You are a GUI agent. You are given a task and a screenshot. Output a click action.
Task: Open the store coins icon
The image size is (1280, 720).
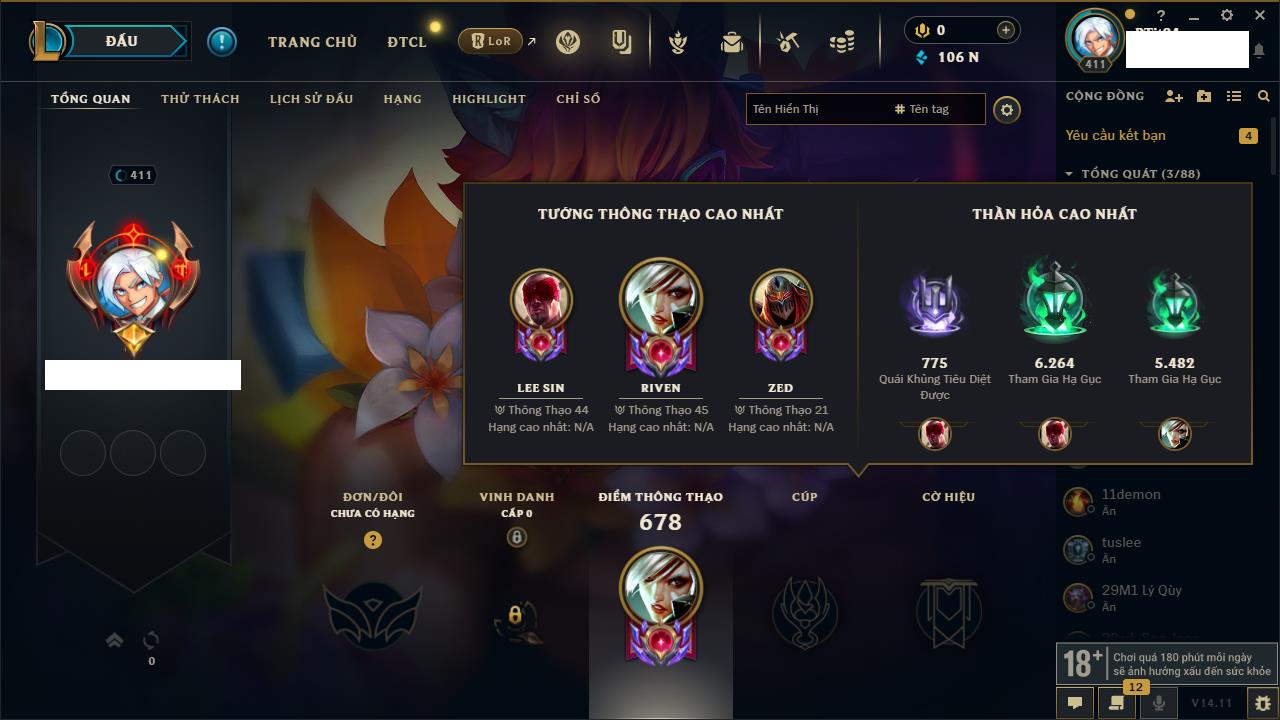pos(842,42)
